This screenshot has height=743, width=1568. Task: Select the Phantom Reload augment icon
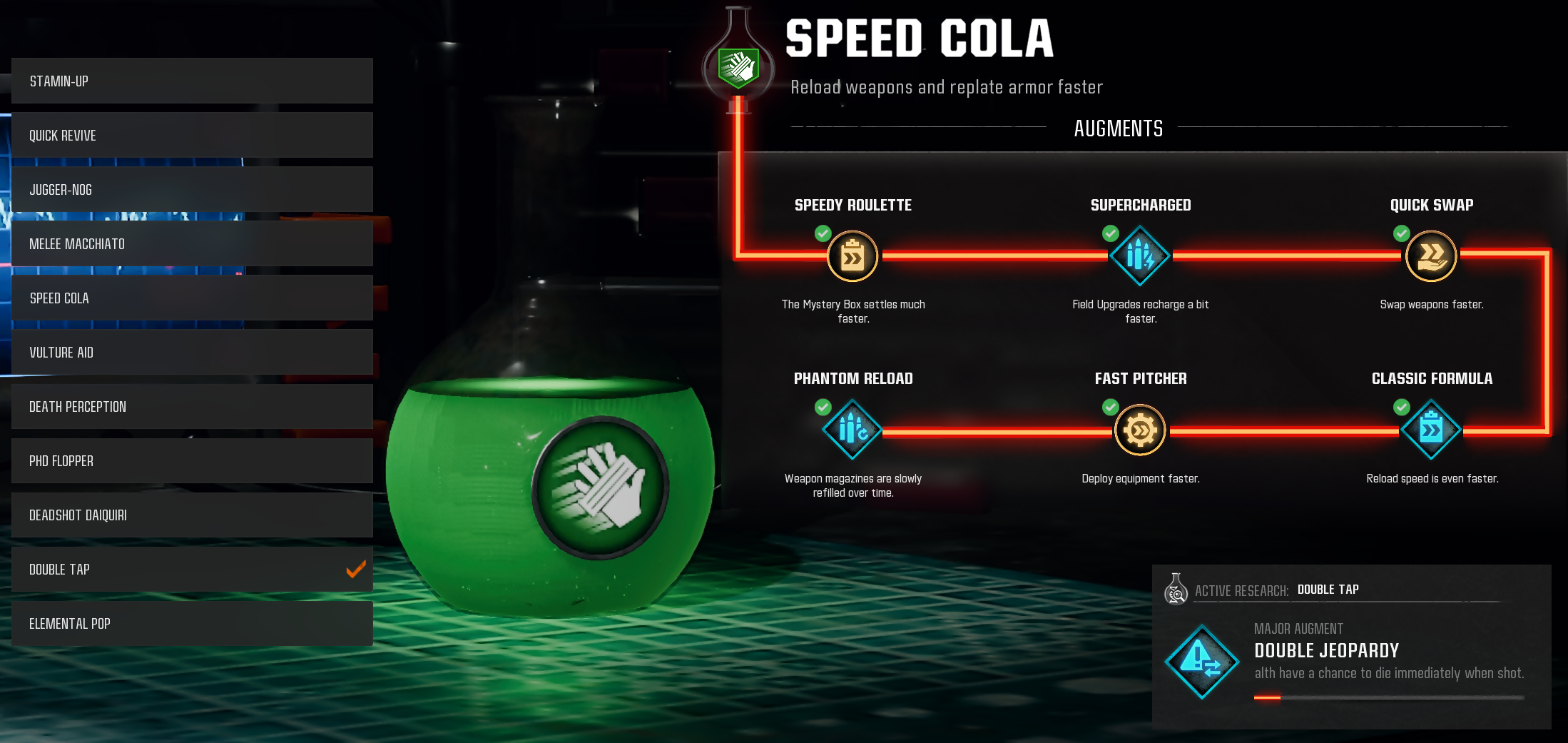tap(852, 430)
